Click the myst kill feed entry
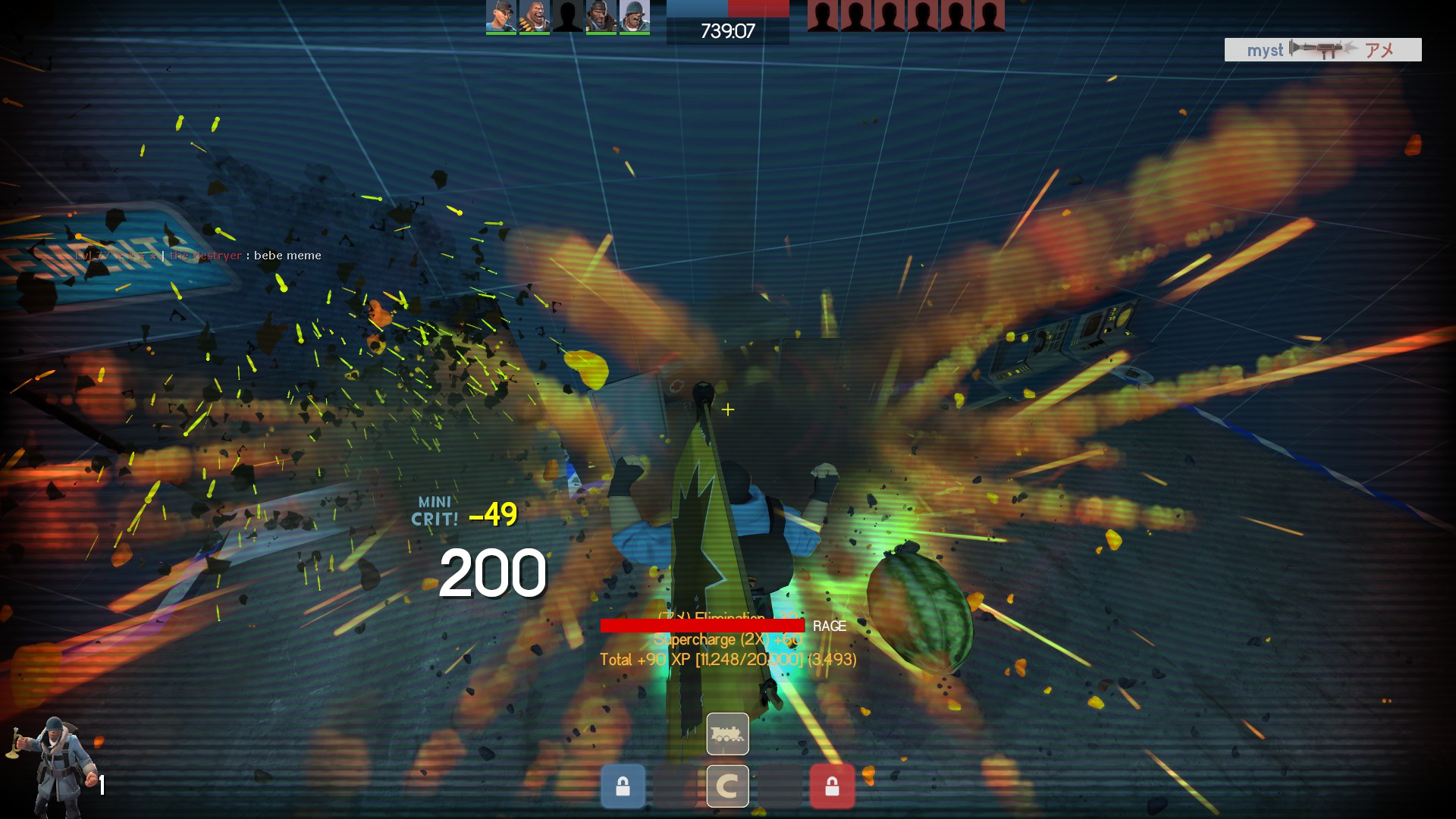 [1323, 50]
